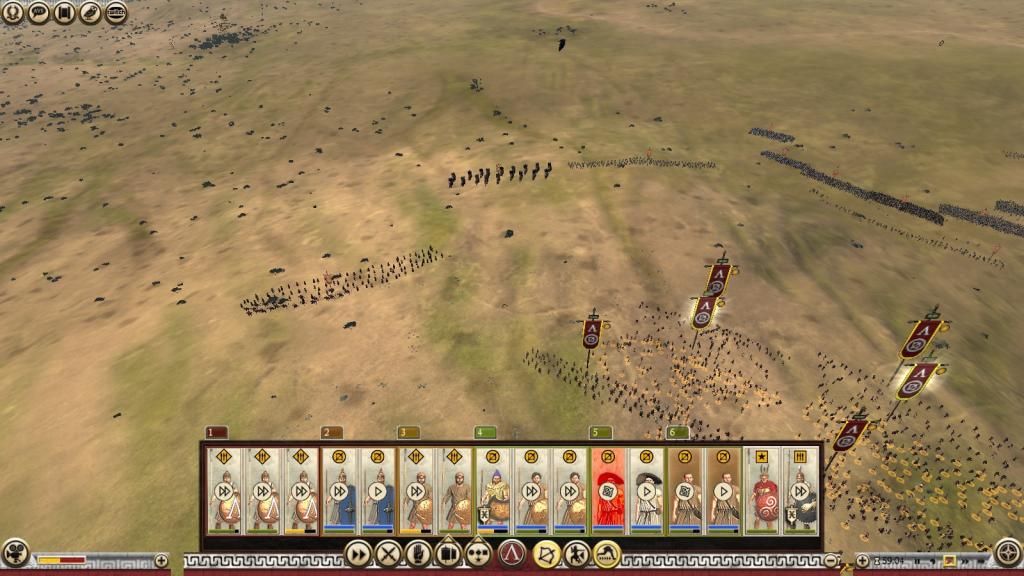This screenshot has width=1024, height=576.
Task: Click the Twitch streaming button
Action: 116,13
